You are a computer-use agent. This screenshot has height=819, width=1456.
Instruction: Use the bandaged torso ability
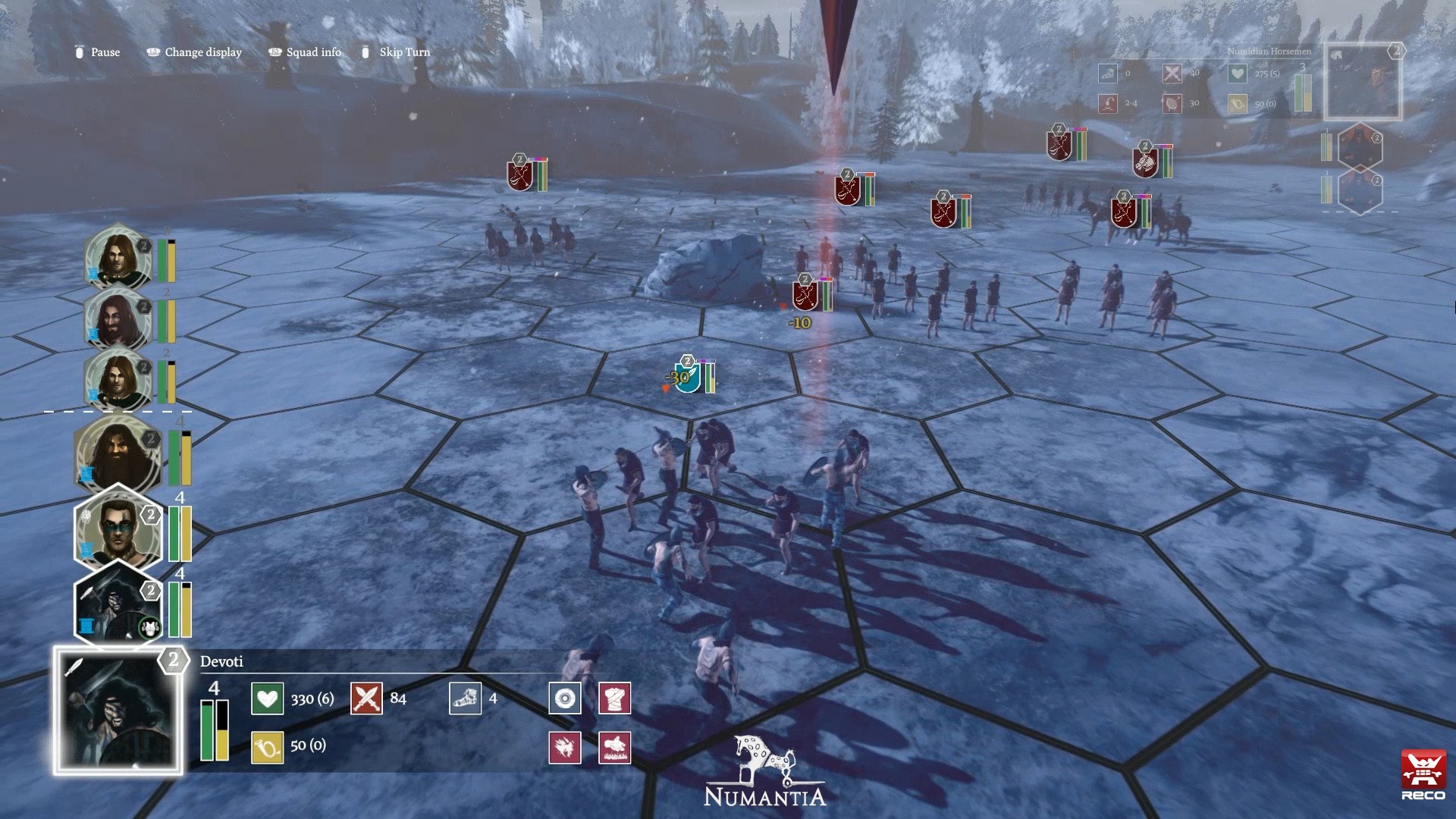click(615, 698)
